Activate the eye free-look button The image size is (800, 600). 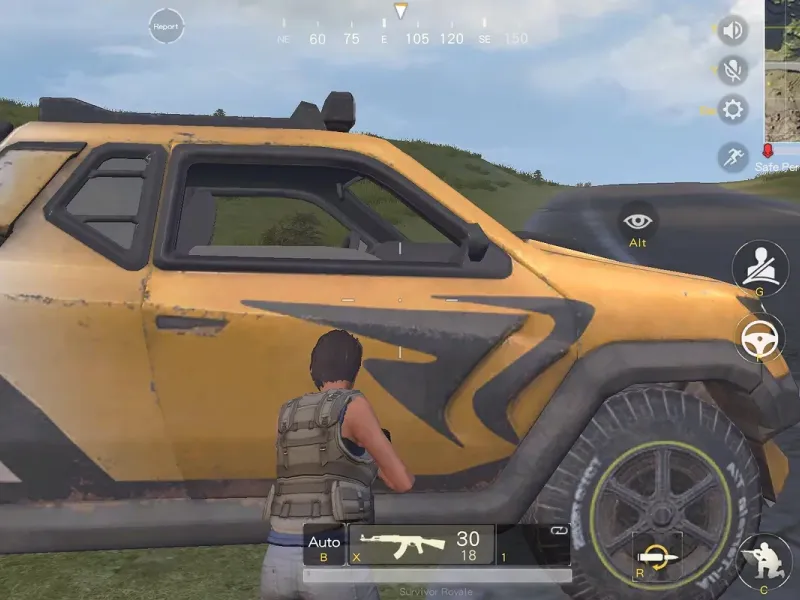tap(637, 221)
